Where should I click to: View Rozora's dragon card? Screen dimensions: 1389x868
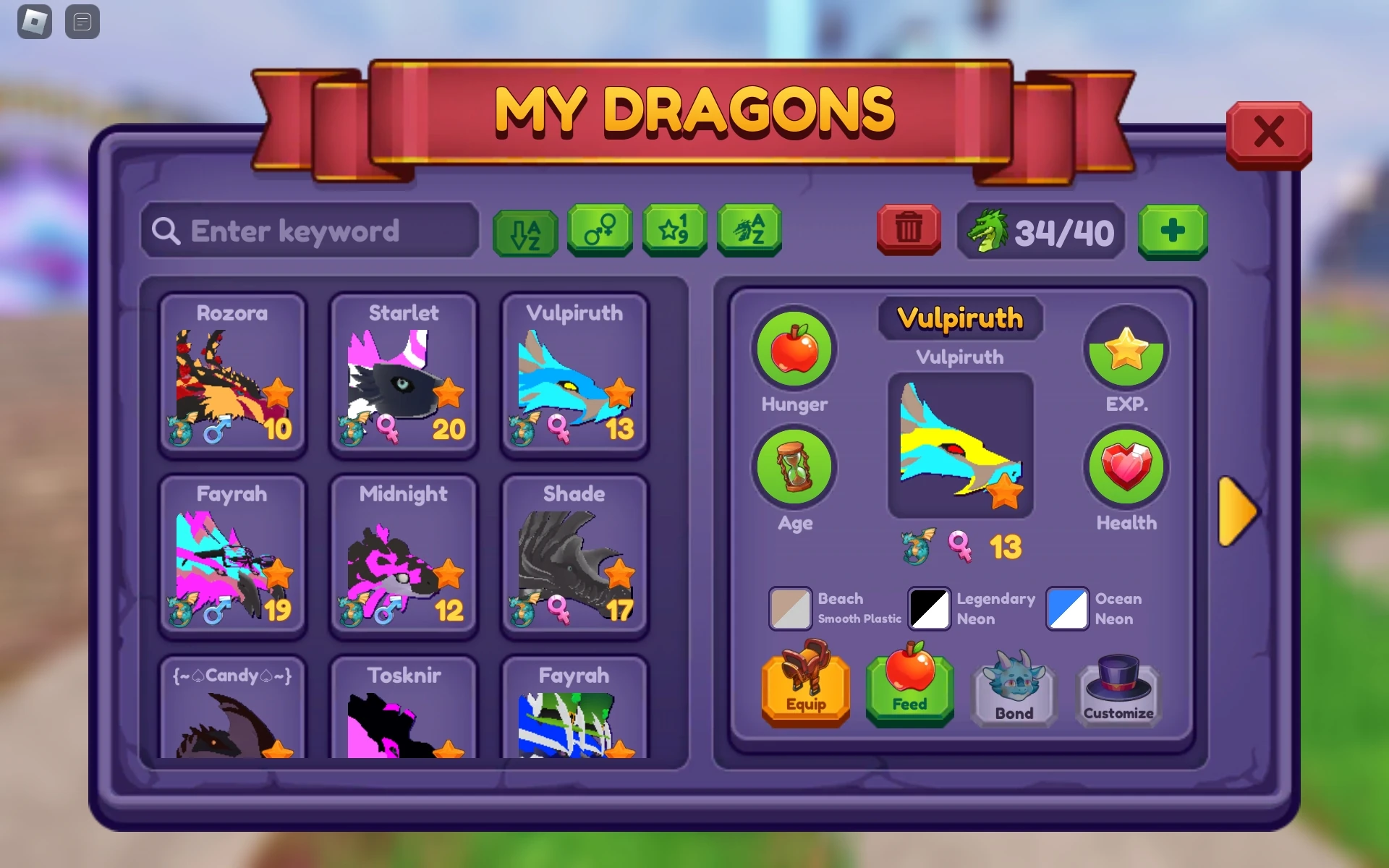tap(232, 376)
